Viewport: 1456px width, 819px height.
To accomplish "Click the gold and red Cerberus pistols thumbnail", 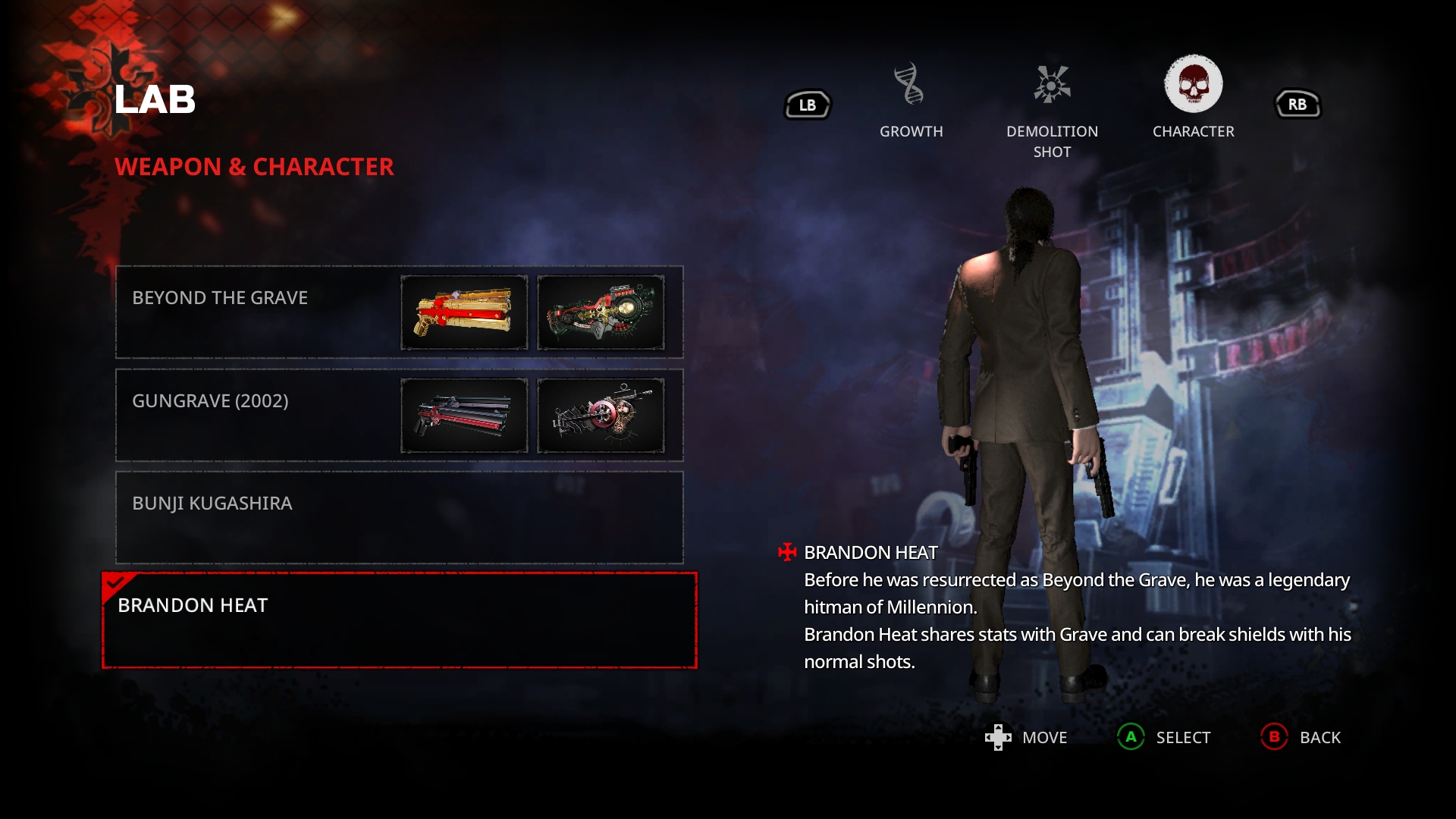I will (x=464, y=312).
